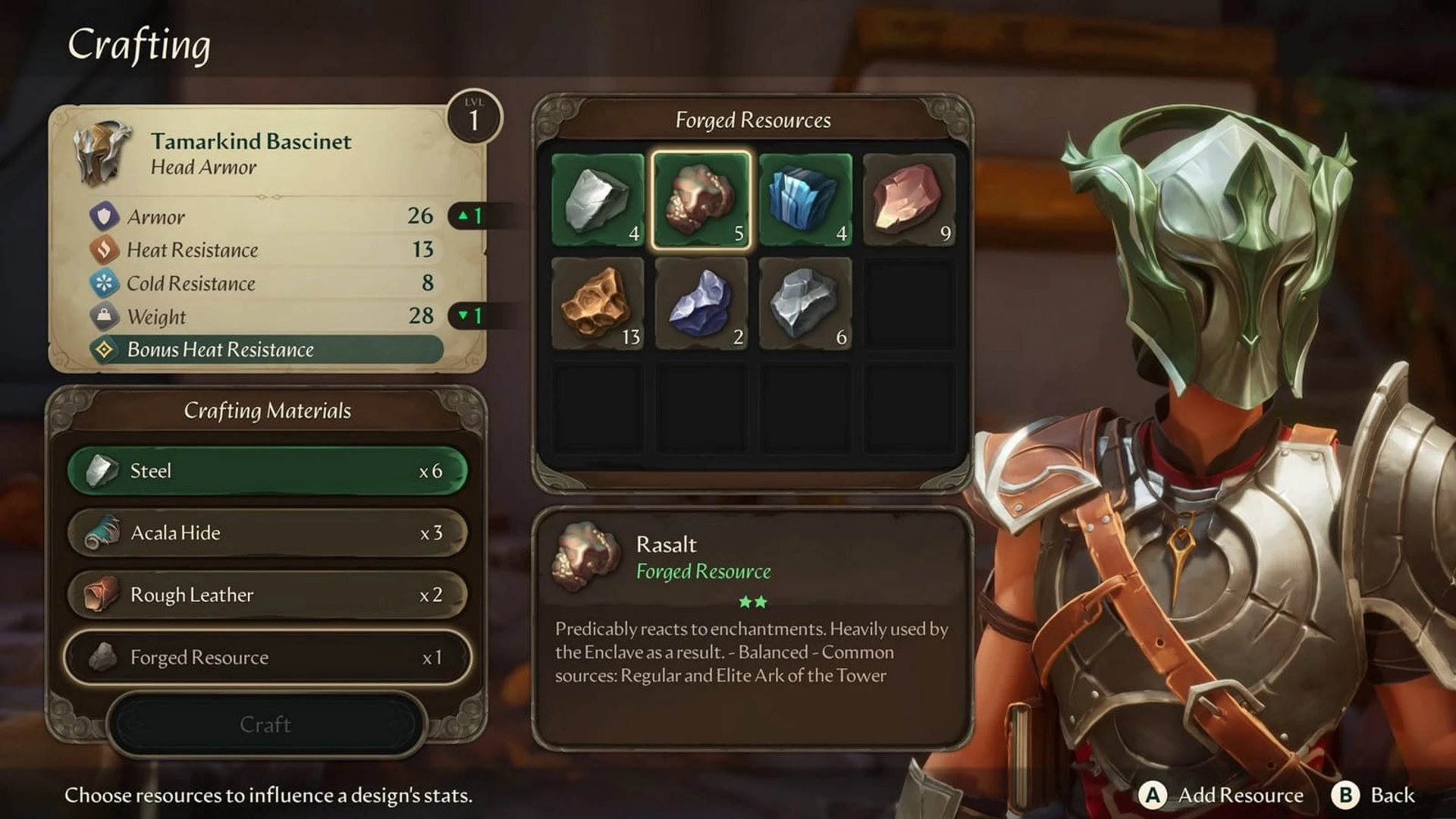Image resolution: width=1456 pixels, height=819 pixels.
Task: Choose the blue crystal forged resource
Action: tap(805, 200)
